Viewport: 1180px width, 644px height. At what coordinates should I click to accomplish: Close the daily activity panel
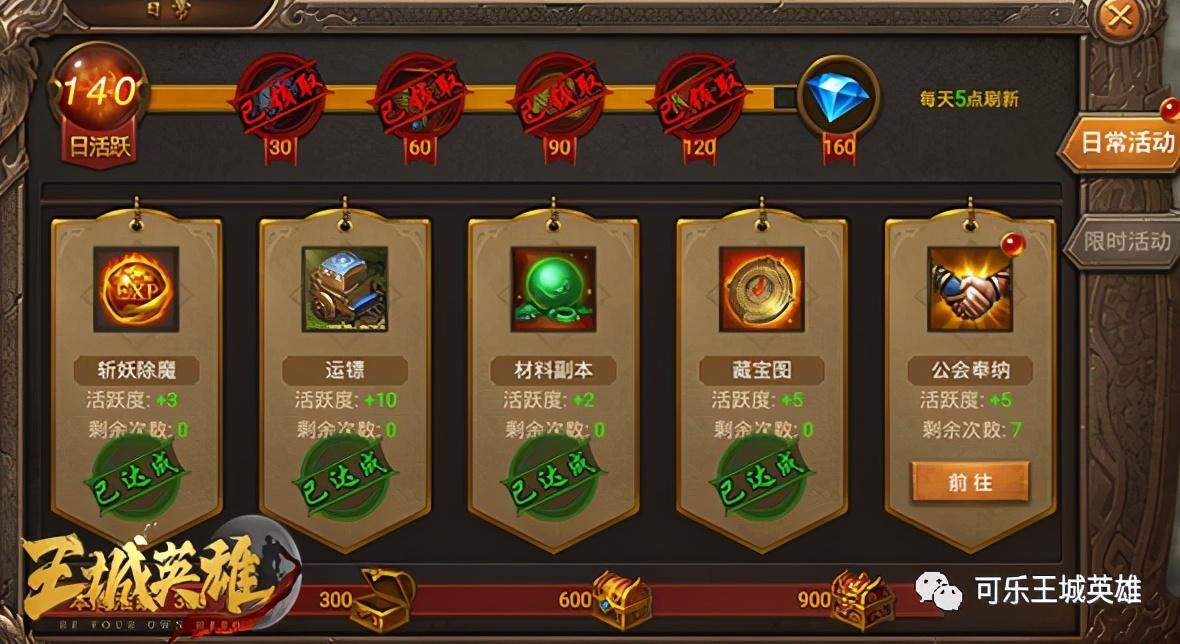pos(1122,17)
